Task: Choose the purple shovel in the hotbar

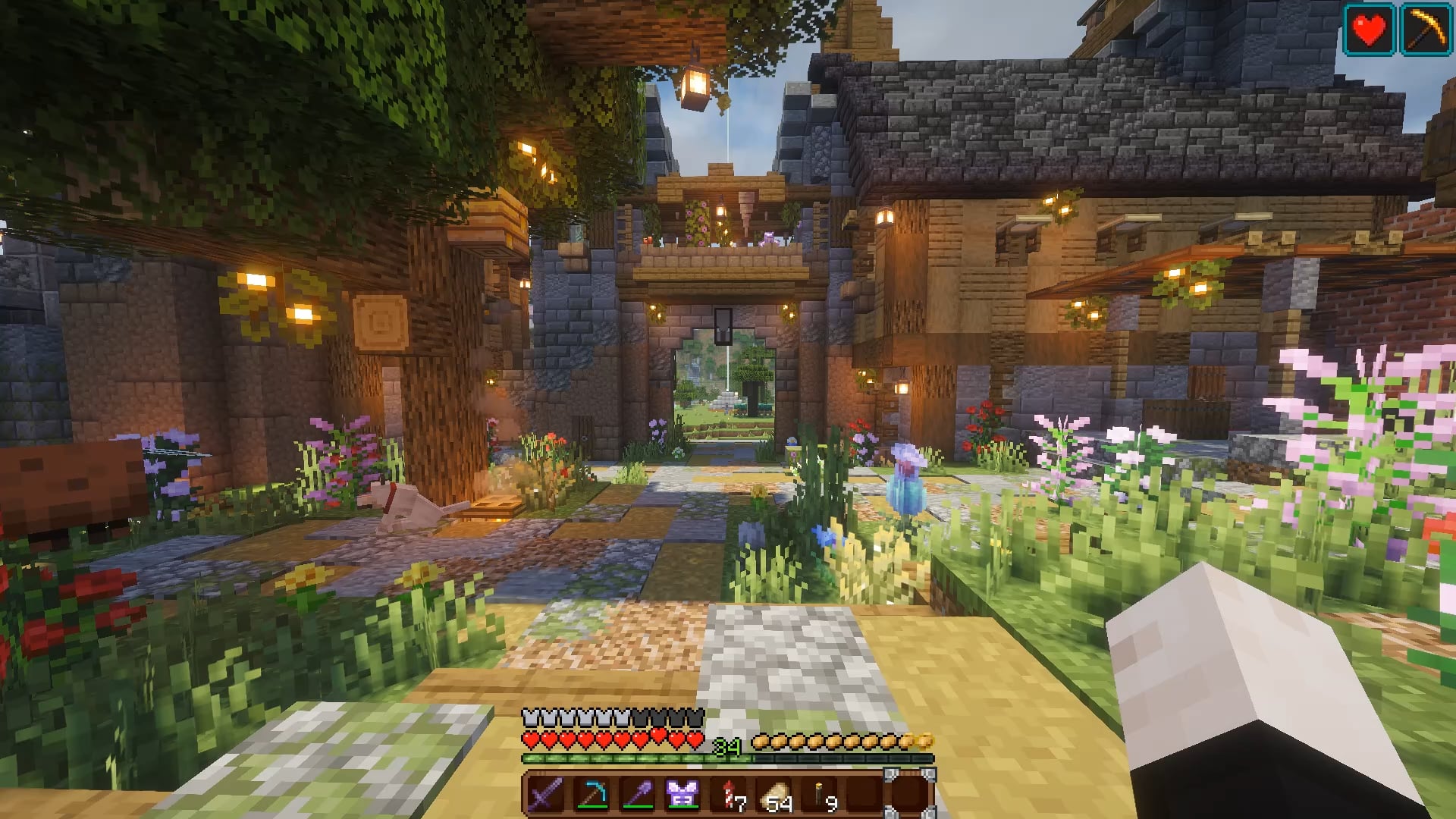Action: tap(637, 795)
